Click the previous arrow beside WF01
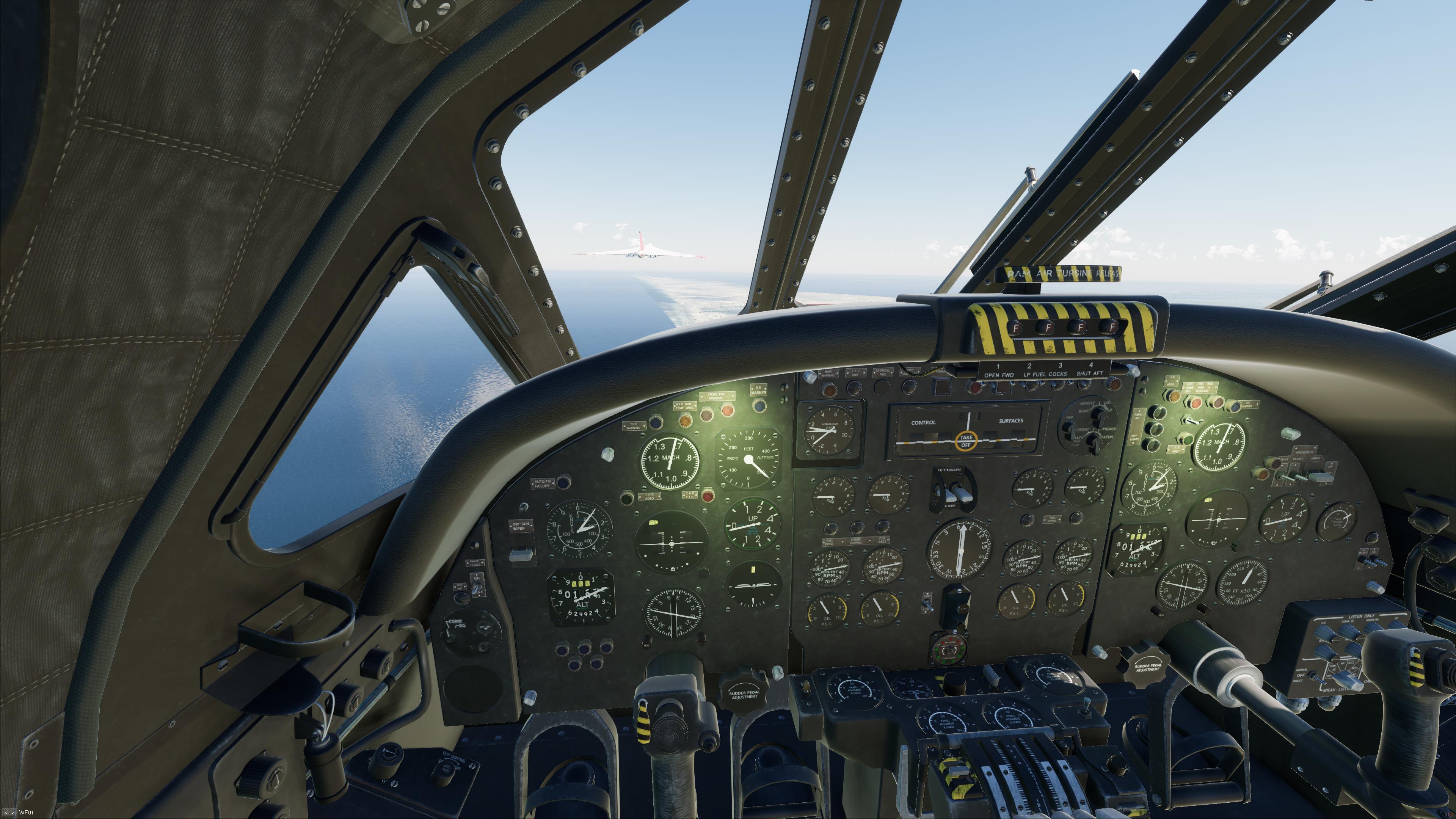Screen dimensions: 1456x819 point(6,813)
